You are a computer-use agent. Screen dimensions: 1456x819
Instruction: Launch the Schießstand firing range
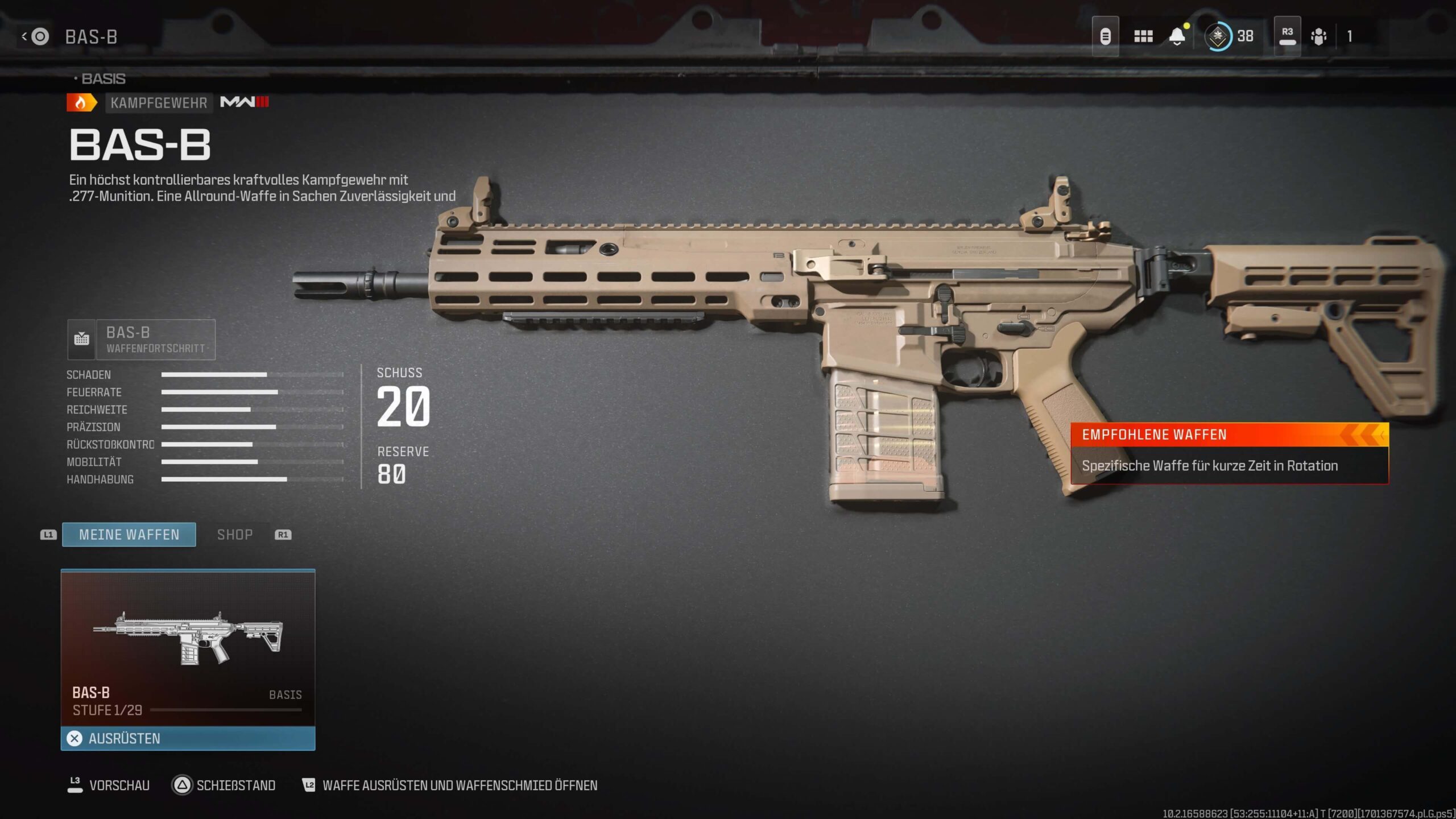click(x=224, y=785)
